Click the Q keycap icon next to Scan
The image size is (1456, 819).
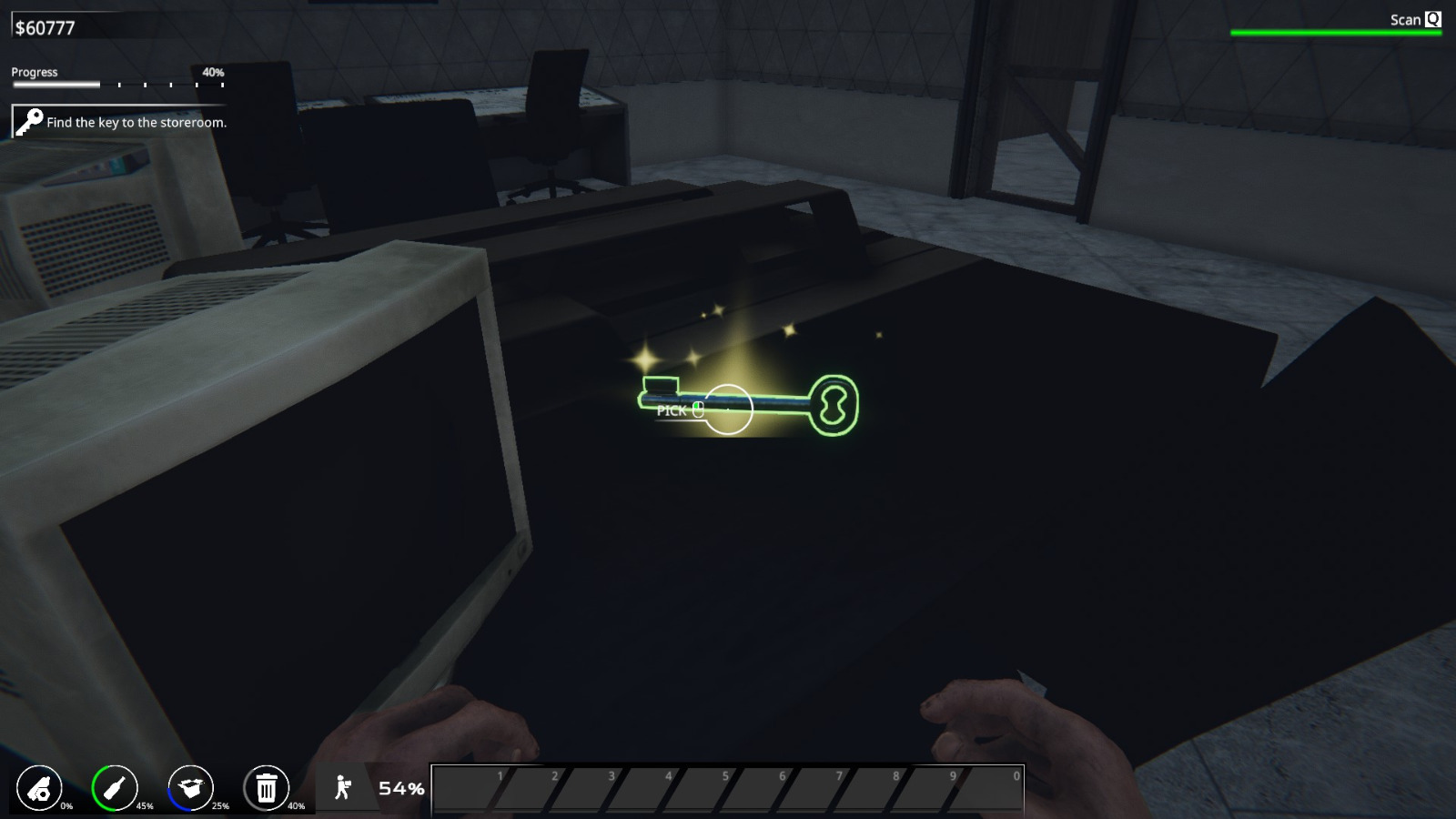tap(1432, 19)
